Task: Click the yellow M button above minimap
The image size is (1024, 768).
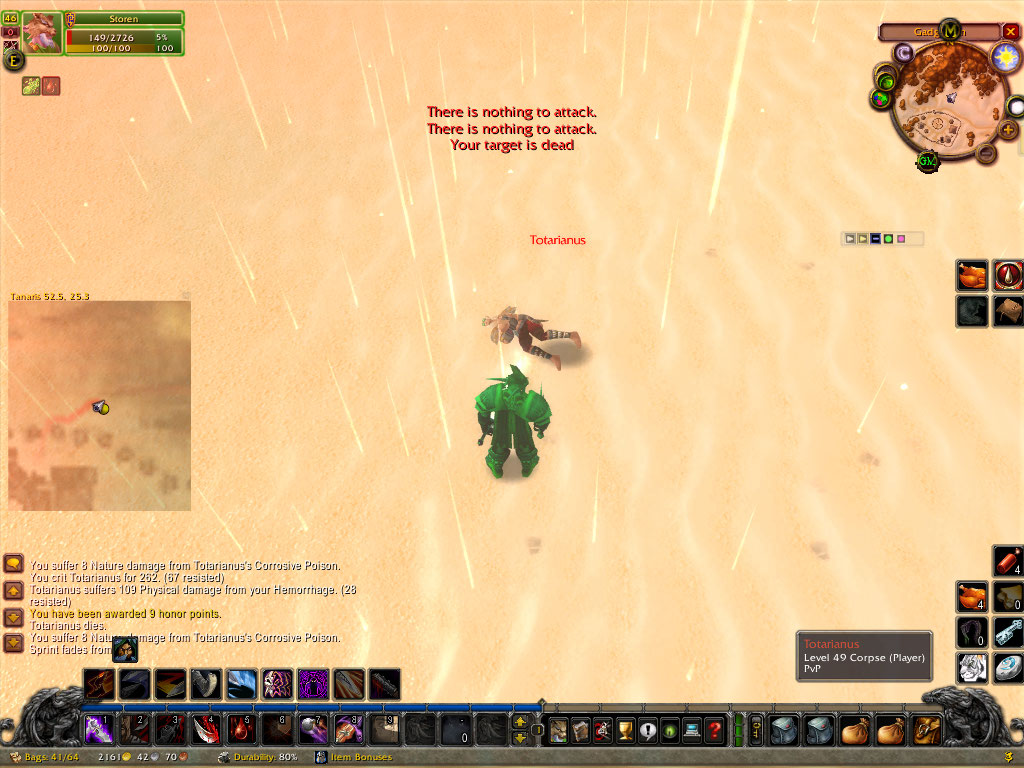Action: pyautogui.click(x=951, y=31)
